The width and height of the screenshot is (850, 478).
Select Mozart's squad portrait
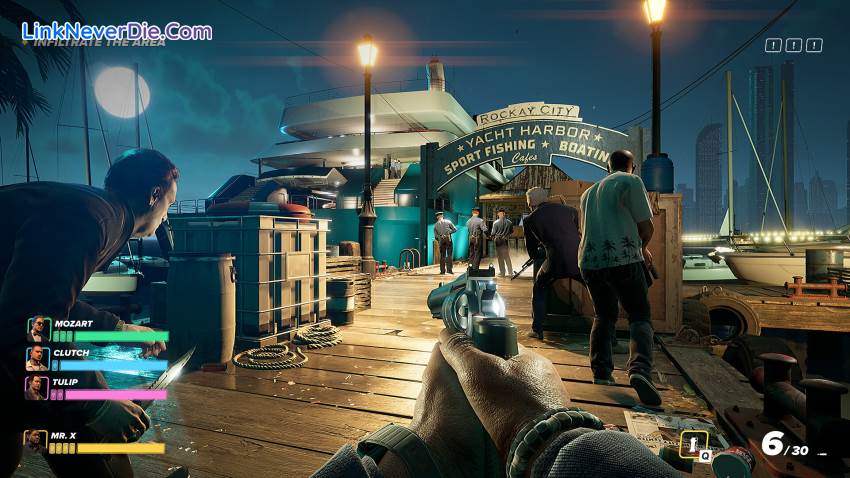click(x=38, y=329)
